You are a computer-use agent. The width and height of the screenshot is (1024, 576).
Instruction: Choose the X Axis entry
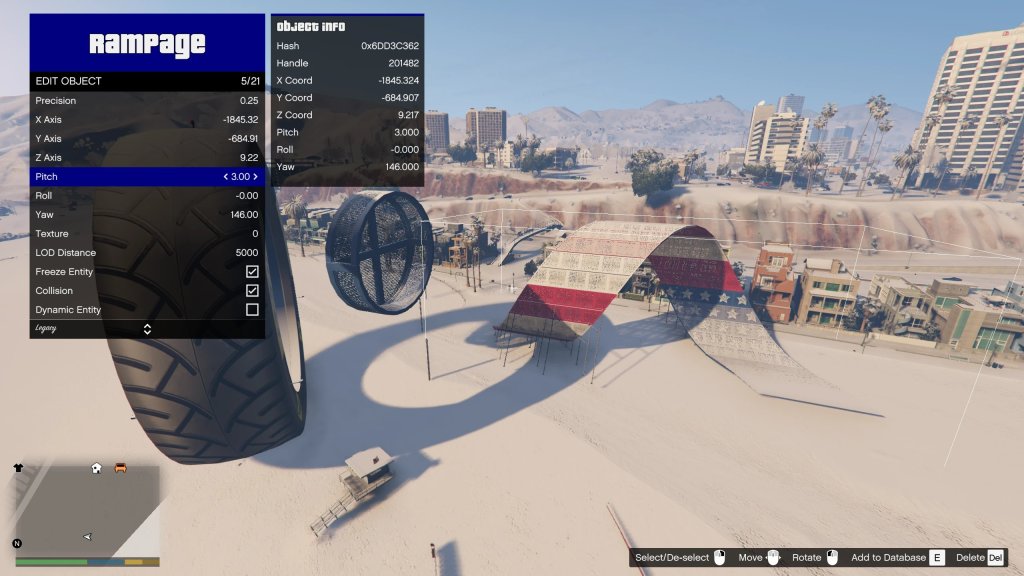click(x=147, y=120)
